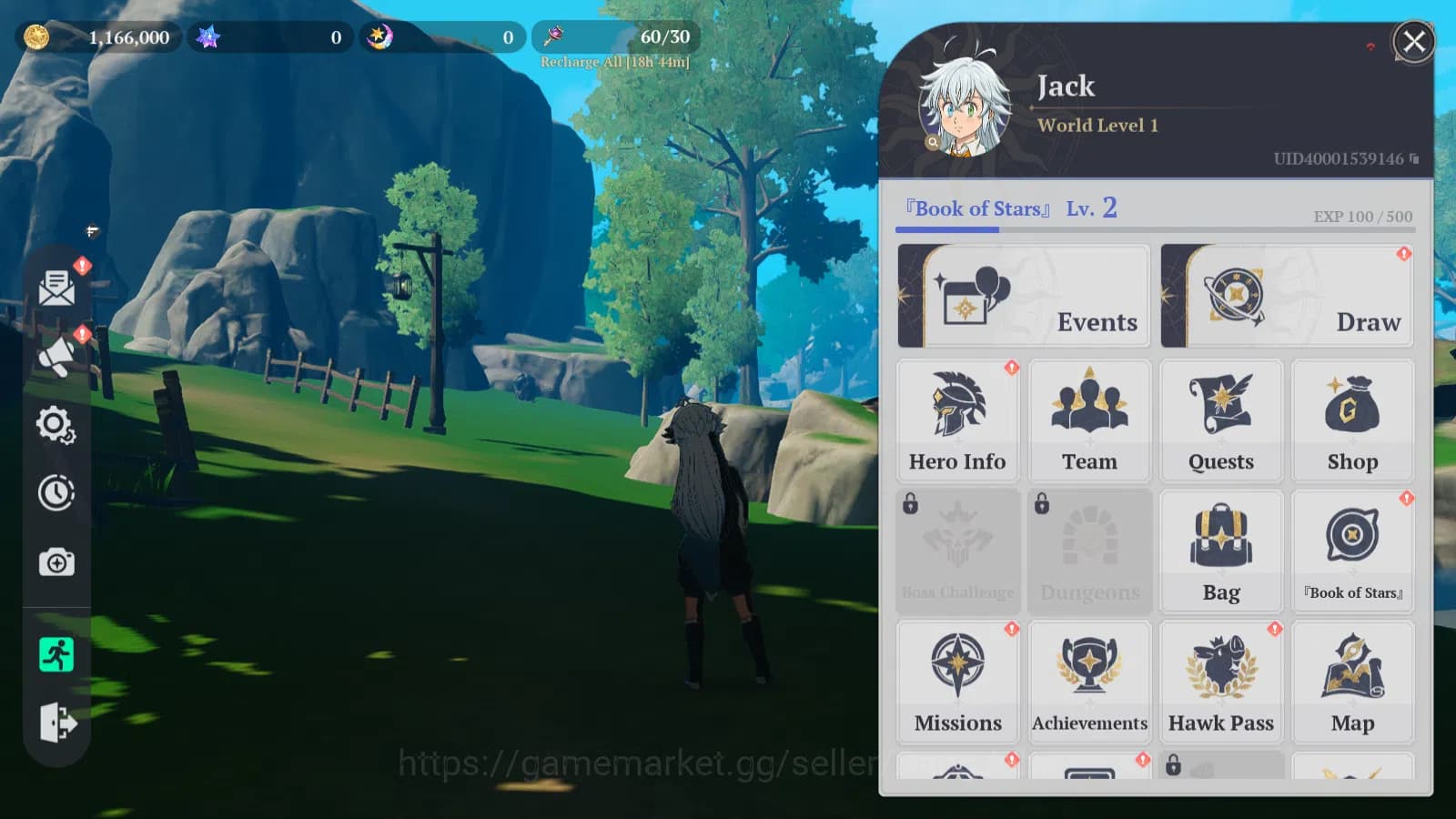Open the gear settings icon
This screenshot has height=819, width=1456.
(56, 425)
